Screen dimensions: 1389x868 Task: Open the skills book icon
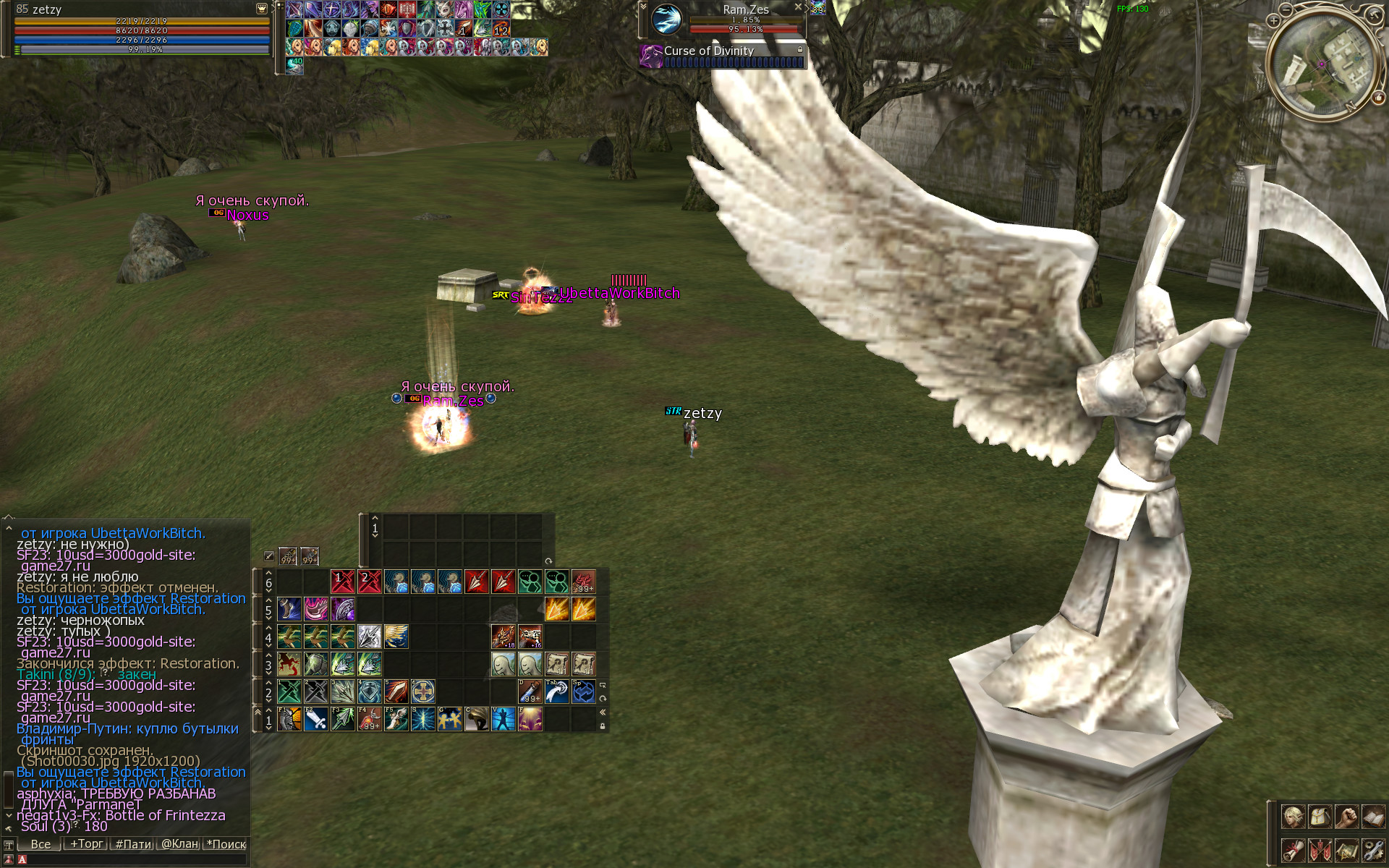pyautogui.click(x=1373, y=817)
